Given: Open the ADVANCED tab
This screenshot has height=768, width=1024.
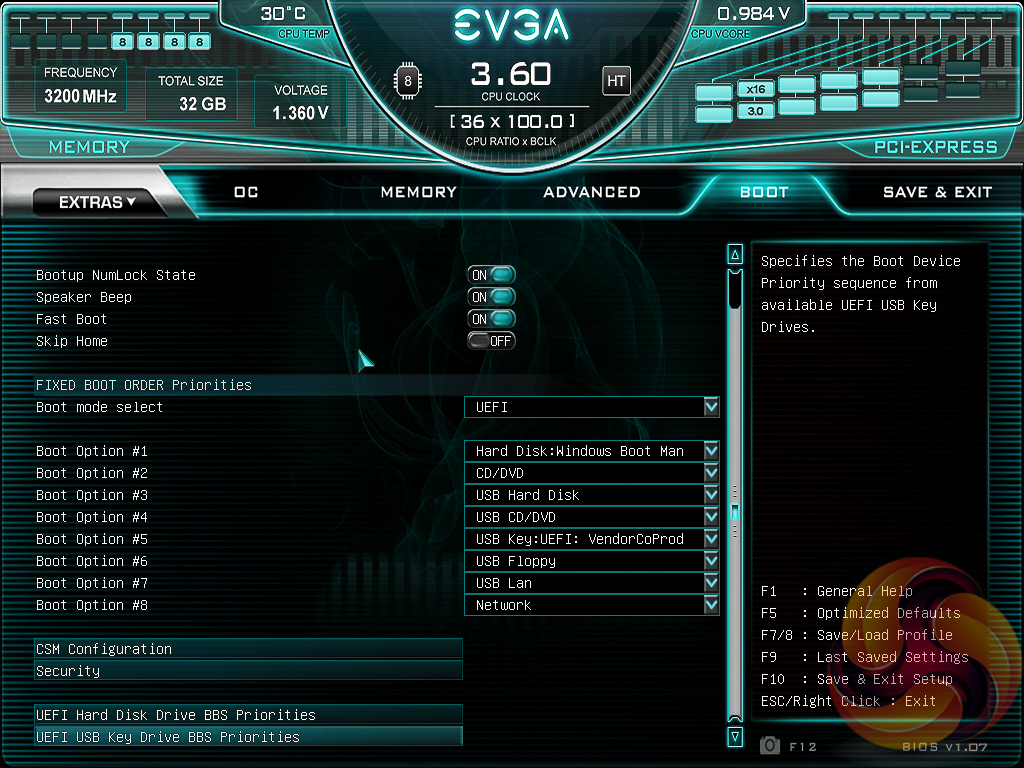Looking at the screenshot, I should 591,192.
